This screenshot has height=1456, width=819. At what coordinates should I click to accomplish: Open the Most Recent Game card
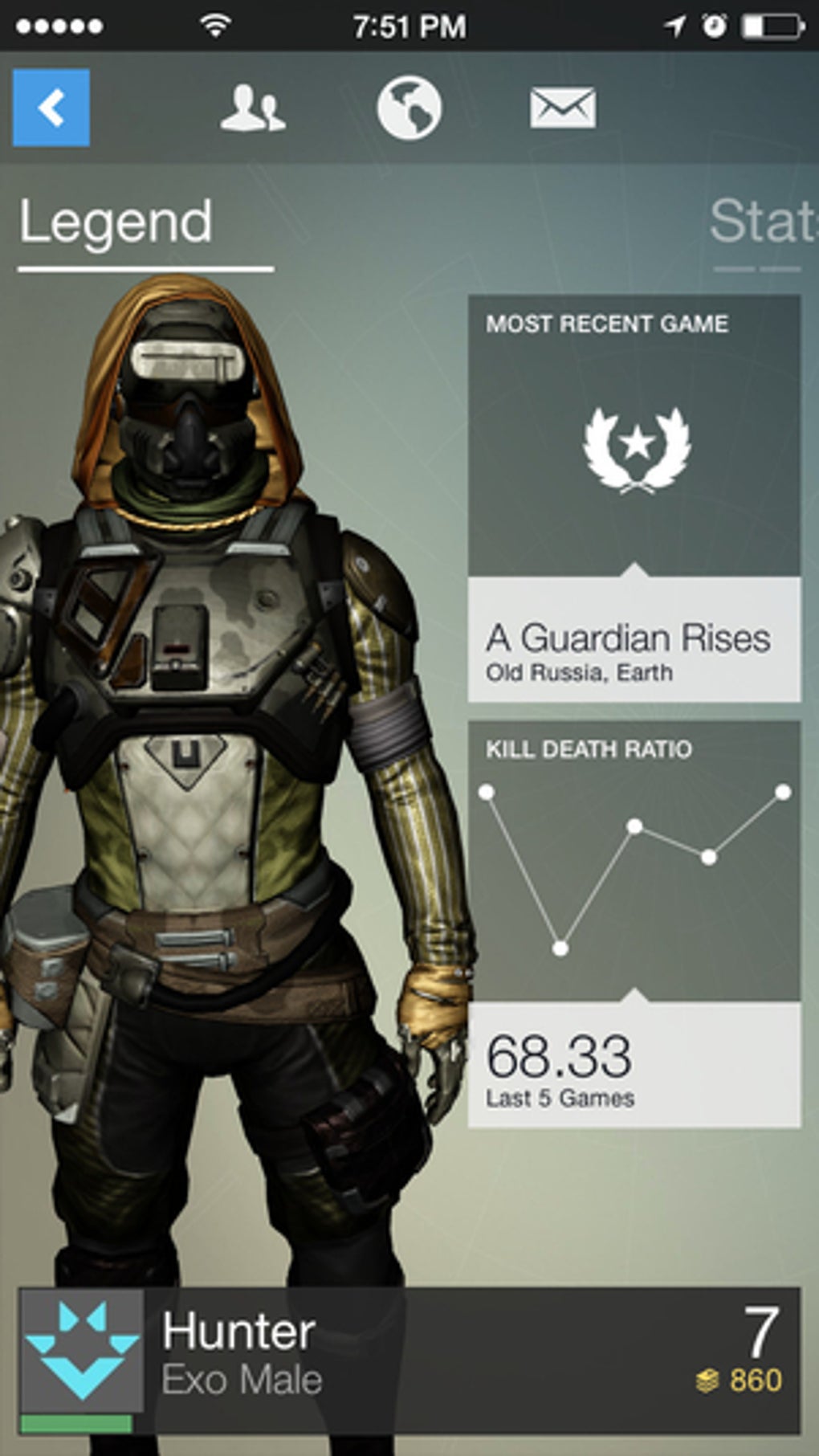point(634,498)
